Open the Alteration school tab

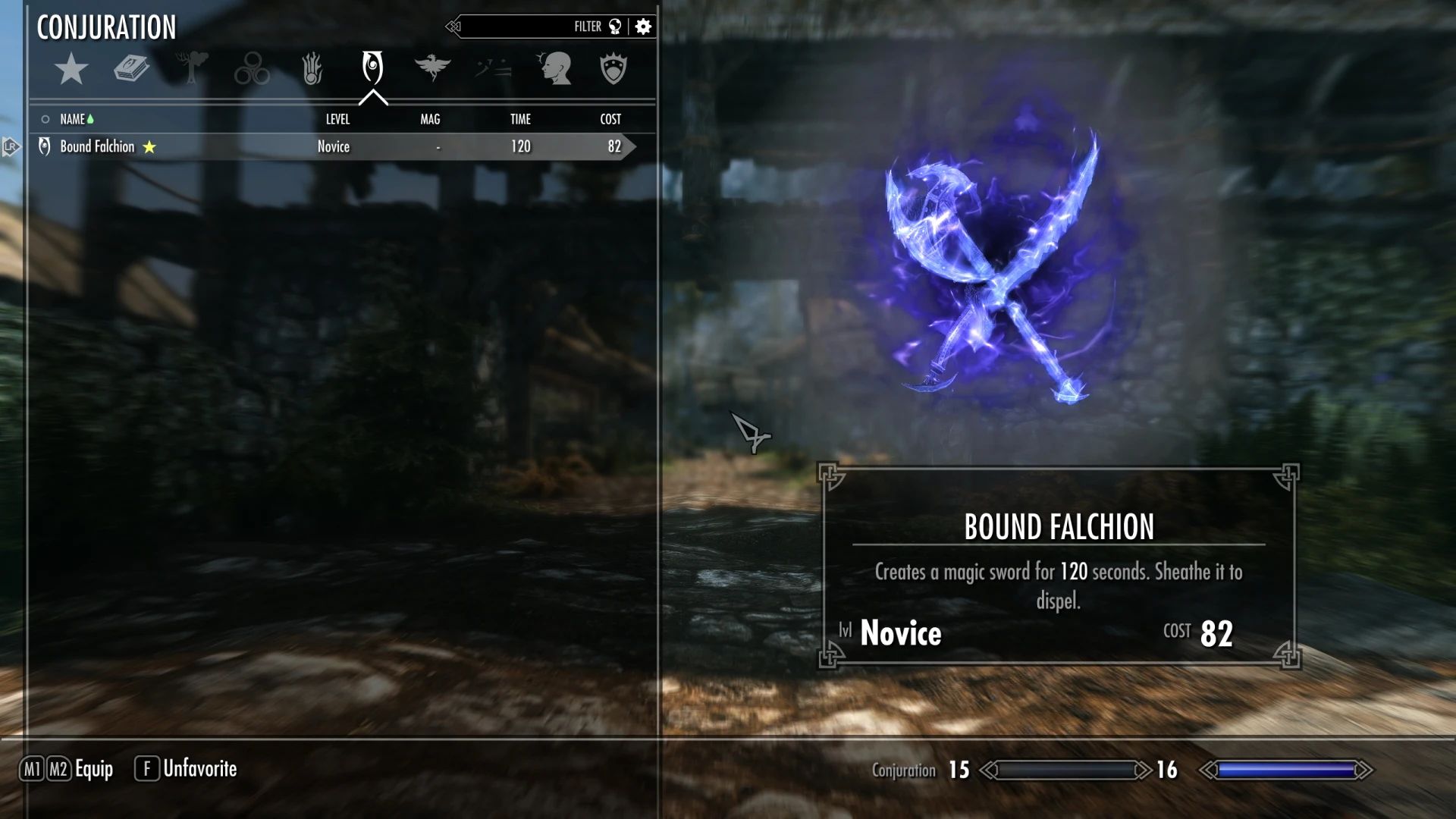tap(191, 68)
